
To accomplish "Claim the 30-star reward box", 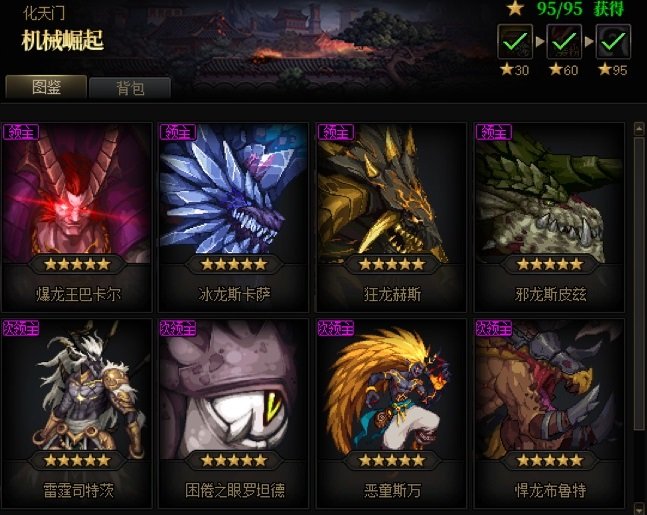I will click(x=513, y=42).
